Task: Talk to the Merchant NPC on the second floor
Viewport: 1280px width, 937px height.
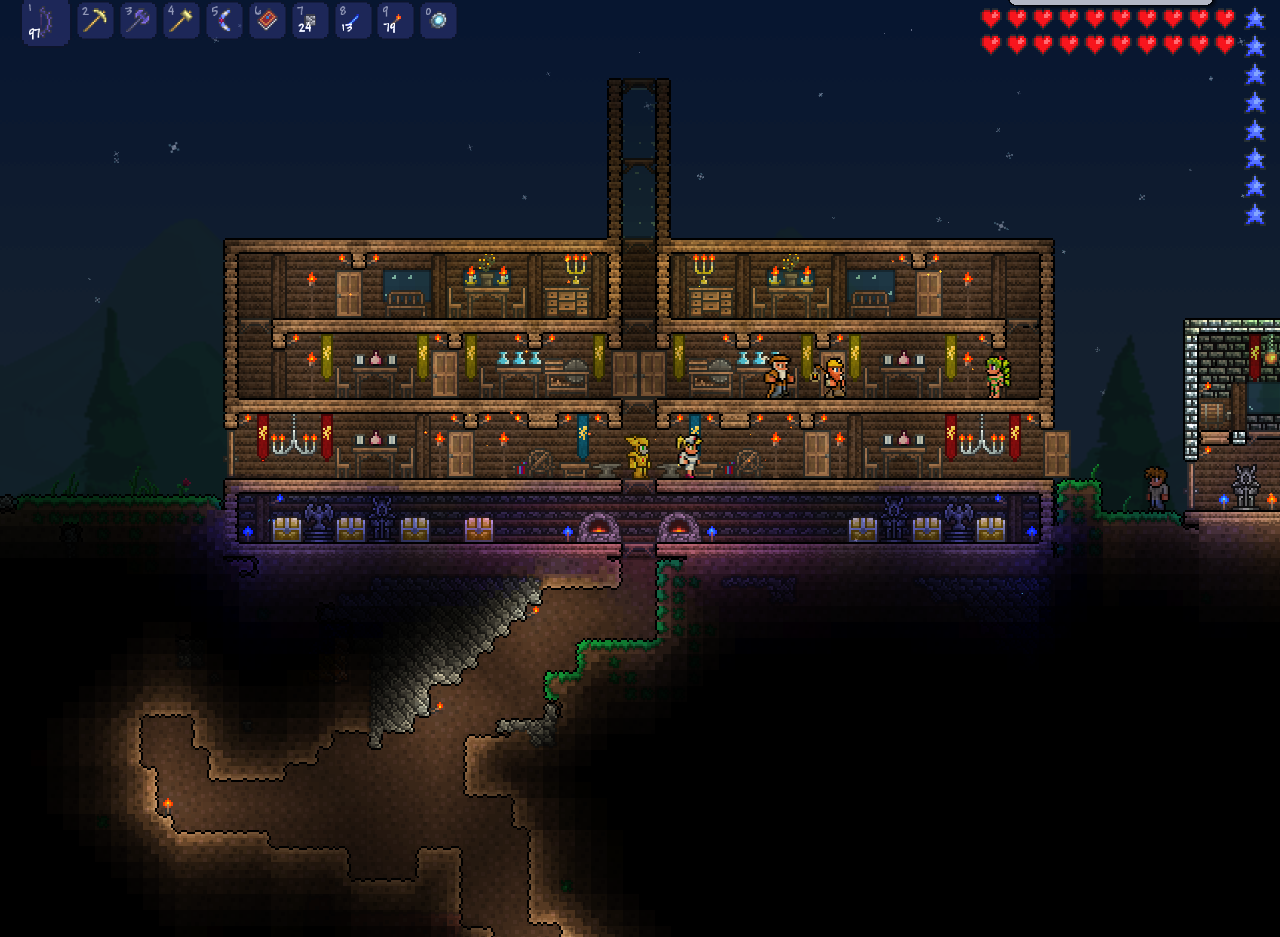Action: [x=778, y=378]
